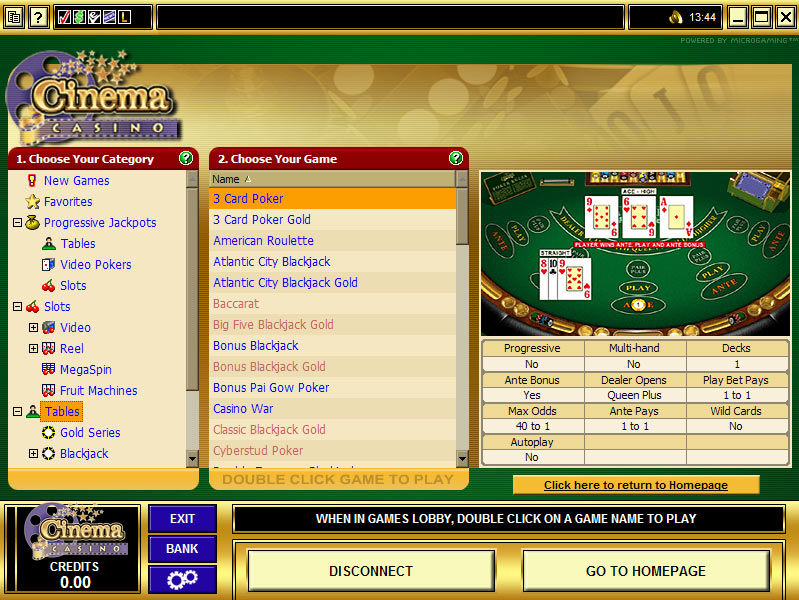799x600 pixels.
Task: Select the MegaSpin slots category
Action: [x=85, y=370]
